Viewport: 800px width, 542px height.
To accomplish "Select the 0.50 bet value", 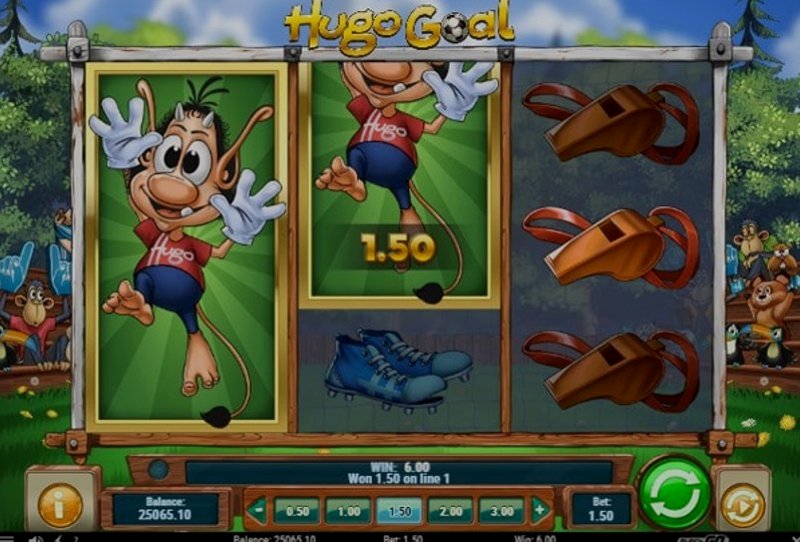I will [297, 510].
